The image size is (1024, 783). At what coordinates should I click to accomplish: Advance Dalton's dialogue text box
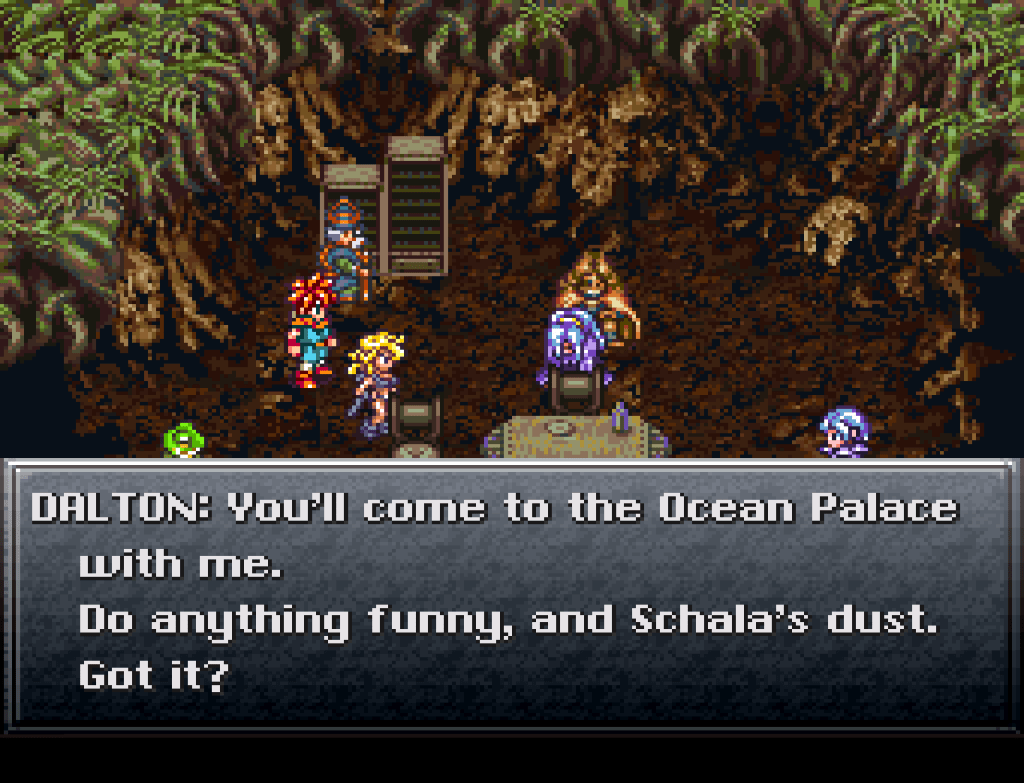pos(511,592)
